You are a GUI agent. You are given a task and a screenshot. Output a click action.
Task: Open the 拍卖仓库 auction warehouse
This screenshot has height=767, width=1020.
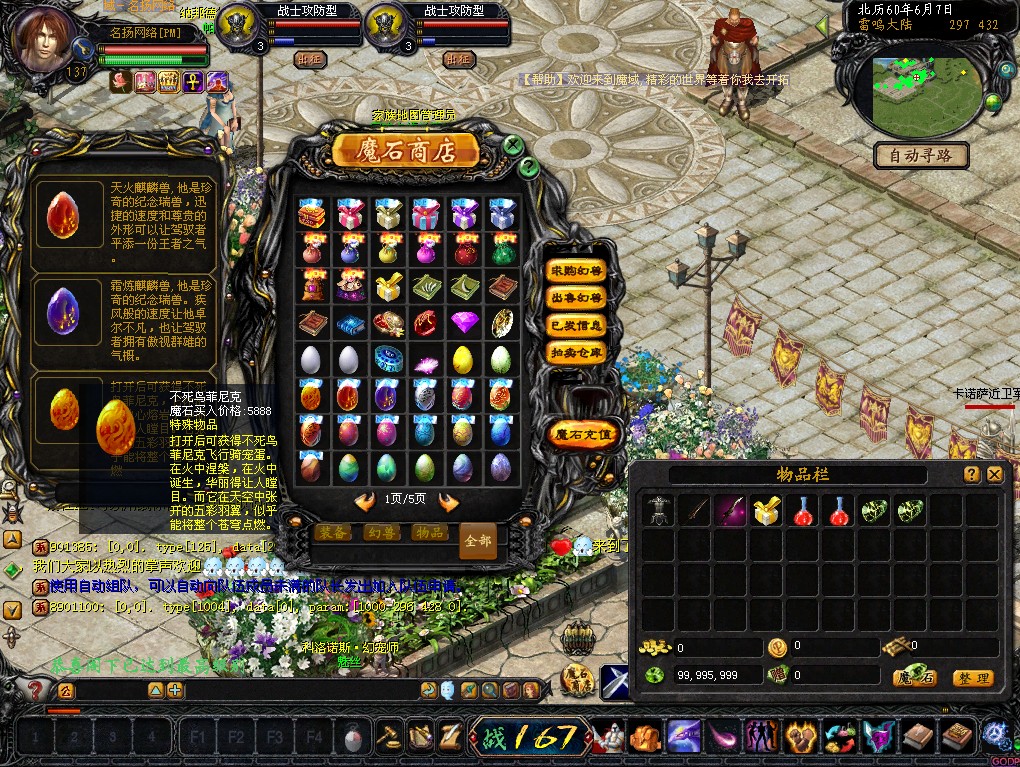click(x=577, y=352)
